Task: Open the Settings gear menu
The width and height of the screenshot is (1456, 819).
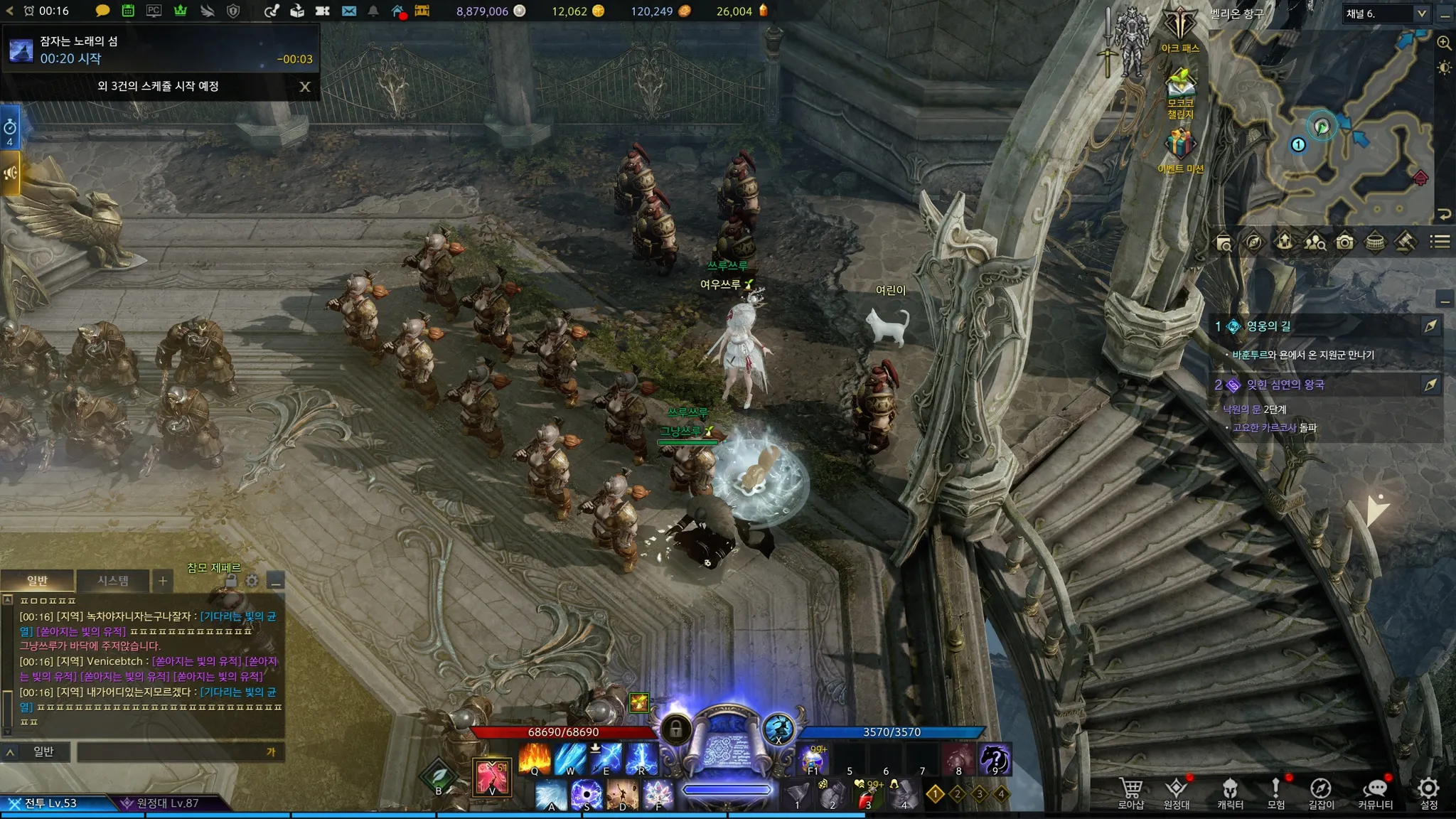Action: [x=1429, y=791]
